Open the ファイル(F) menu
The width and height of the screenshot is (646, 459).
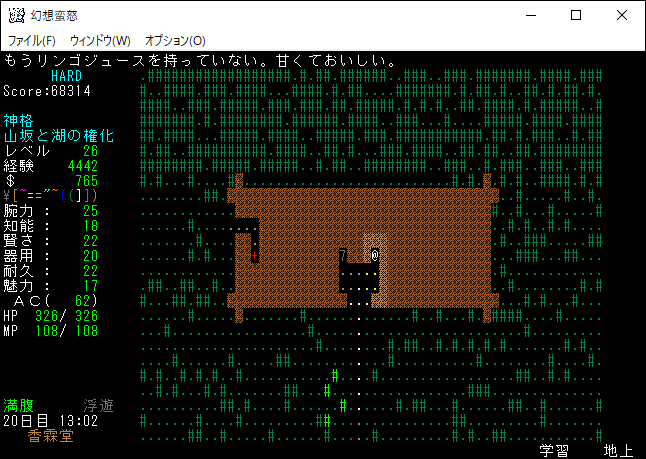click(32, 40)
